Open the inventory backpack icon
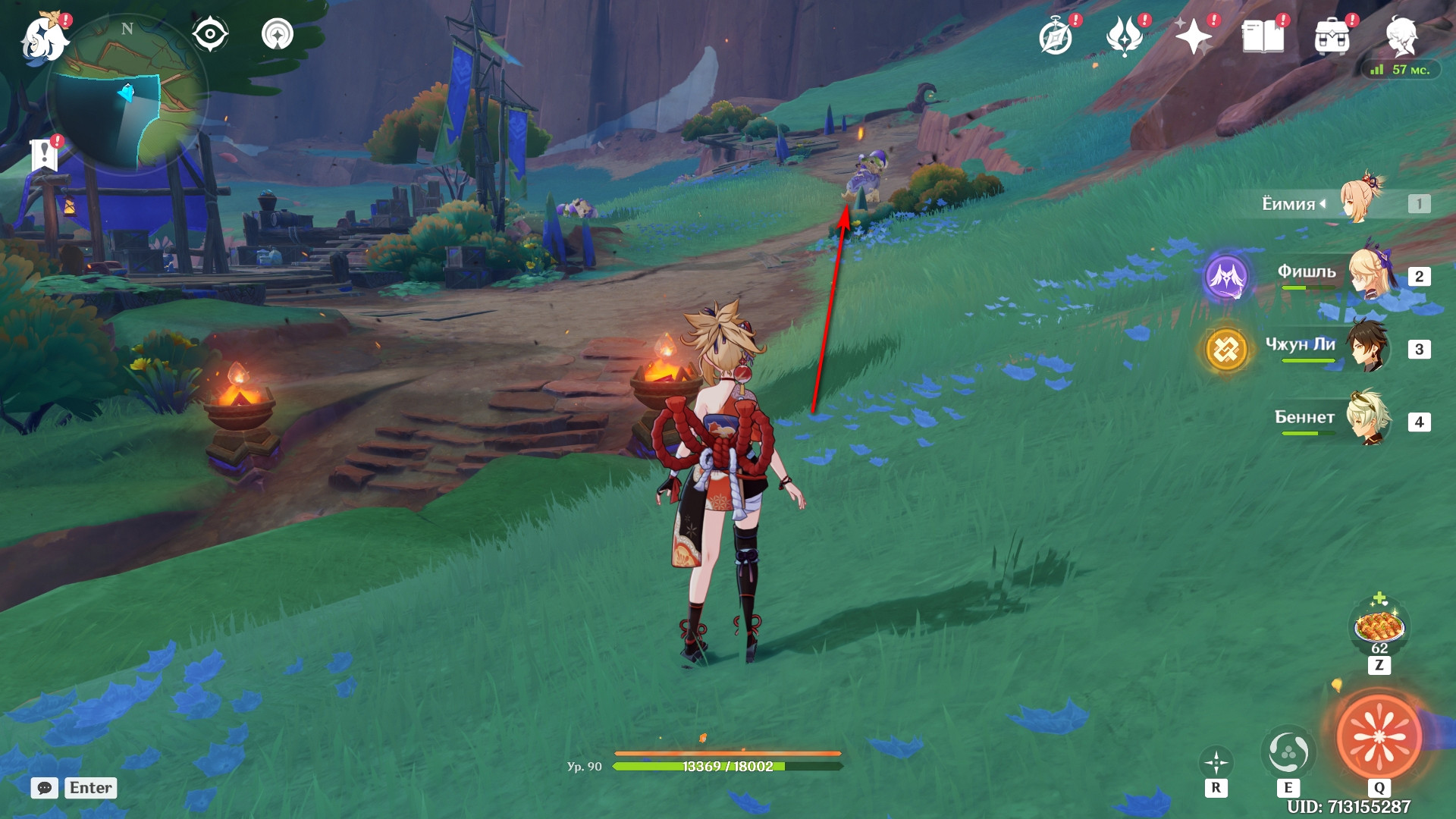This screenshot has width=1456, height=819. [1332, 36]
